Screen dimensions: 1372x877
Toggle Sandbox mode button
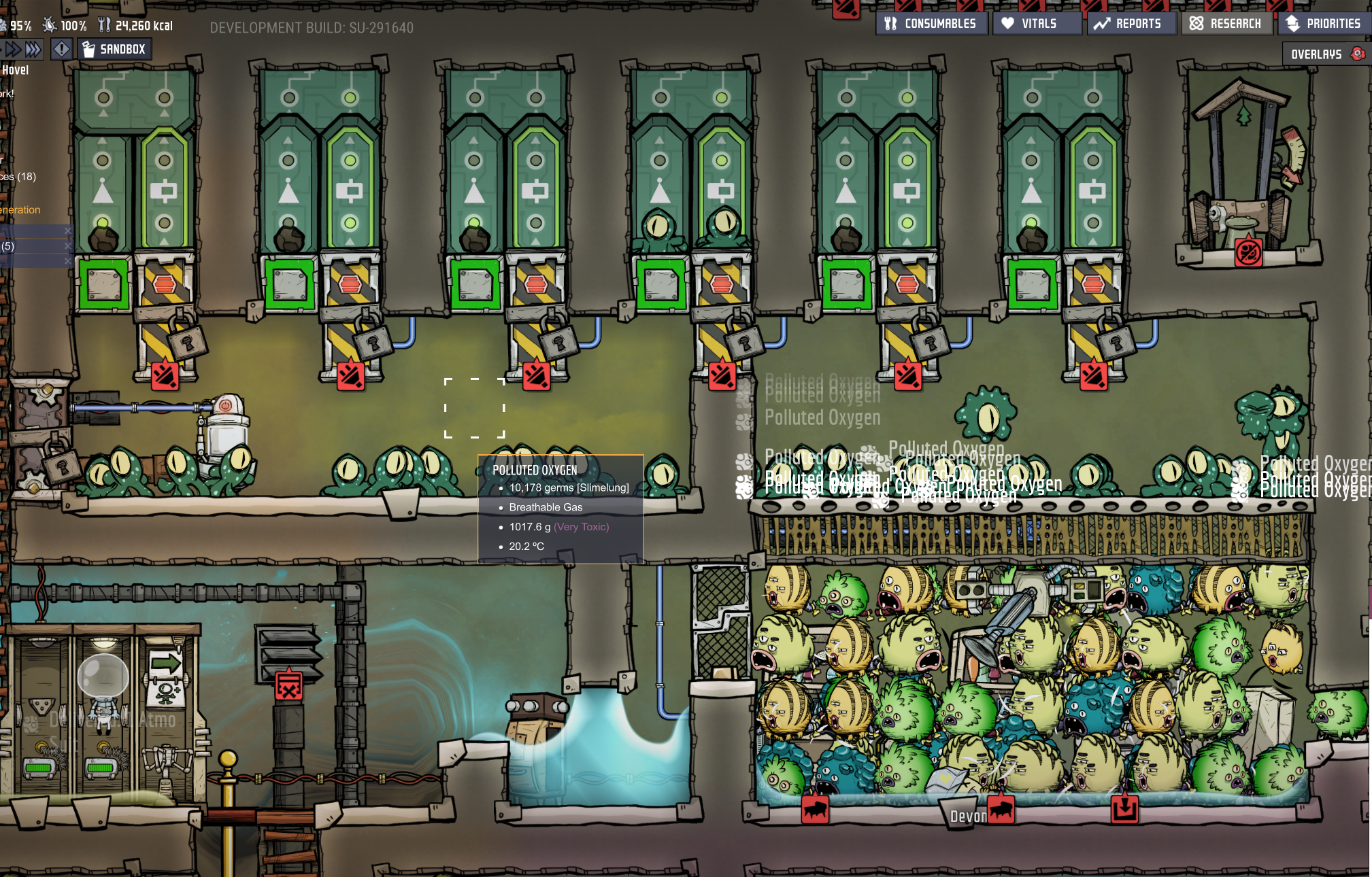114,49
